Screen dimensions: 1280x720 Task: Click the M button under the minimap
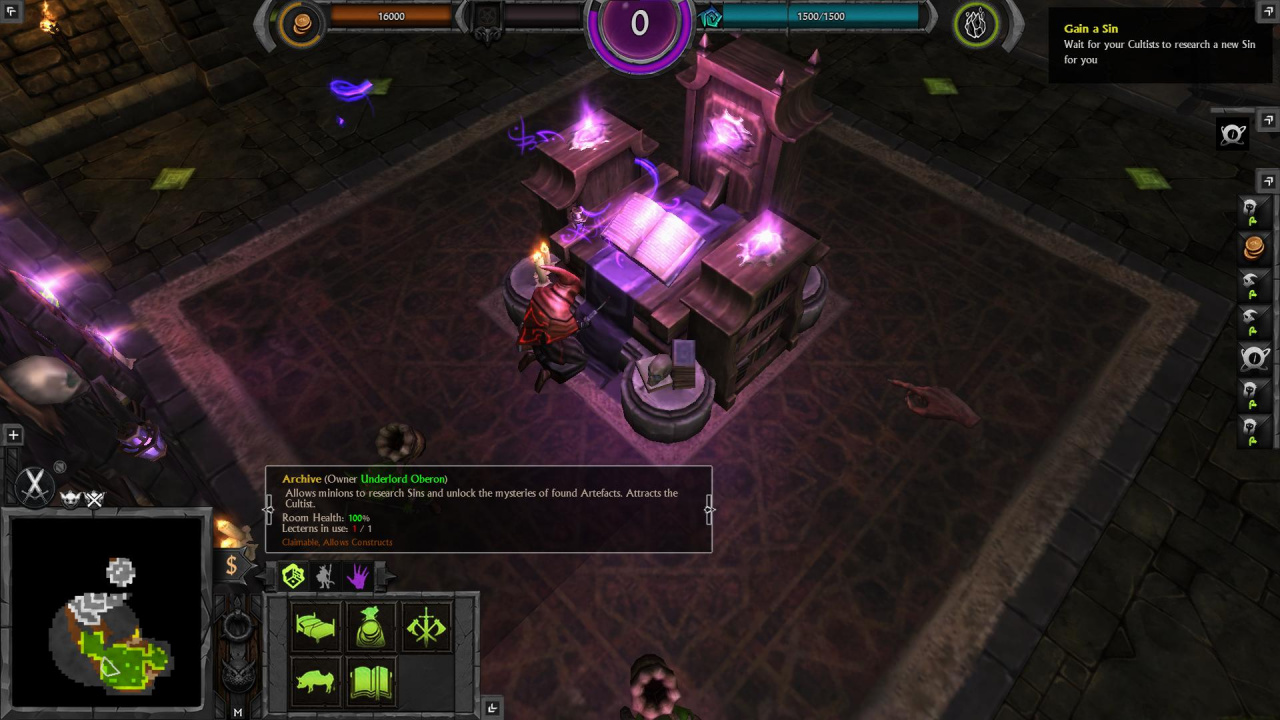(238, 712)
